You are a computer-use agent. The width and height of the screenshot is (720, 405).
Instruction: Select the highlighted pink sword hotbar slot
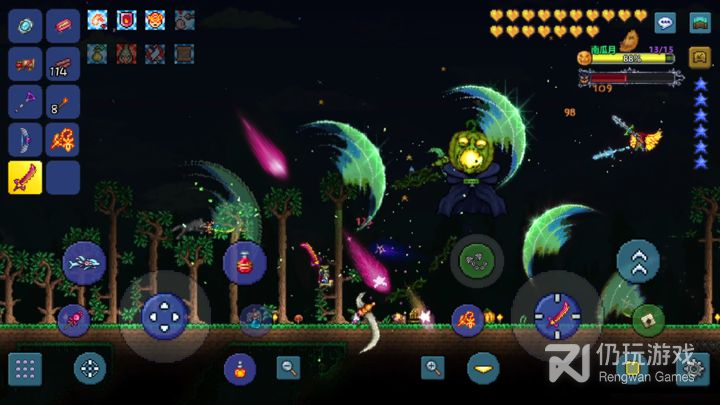(x=25, y=177)
